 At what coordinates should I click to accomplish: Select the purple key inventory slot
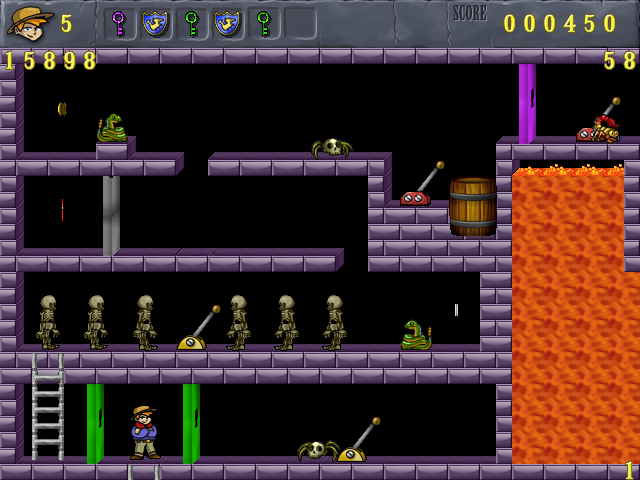click(x=119, y=23)
